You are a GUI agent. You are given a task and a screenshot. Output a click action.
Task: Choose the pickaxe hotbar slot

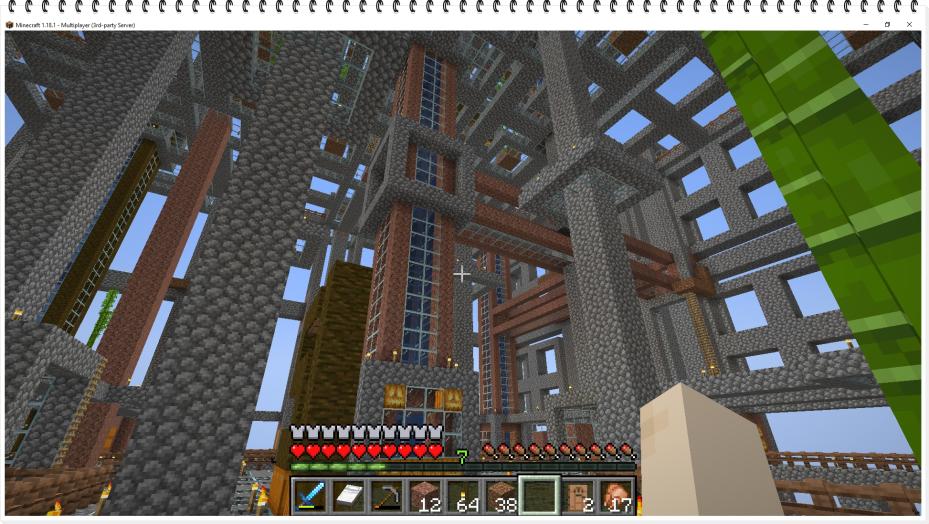coord(385,495)
